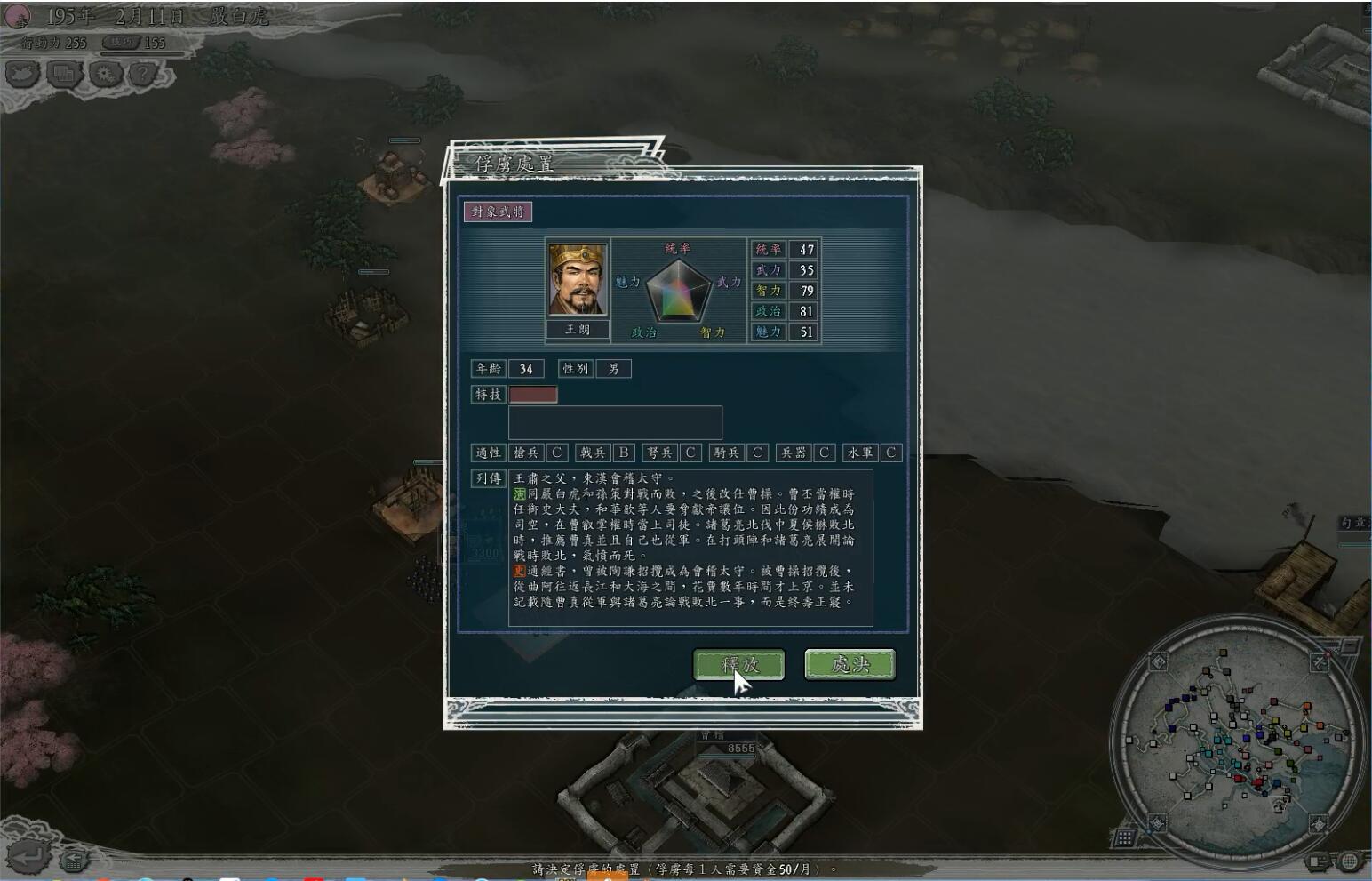Toggle the 技巧 skill display beside action power

tap(120, 42)
